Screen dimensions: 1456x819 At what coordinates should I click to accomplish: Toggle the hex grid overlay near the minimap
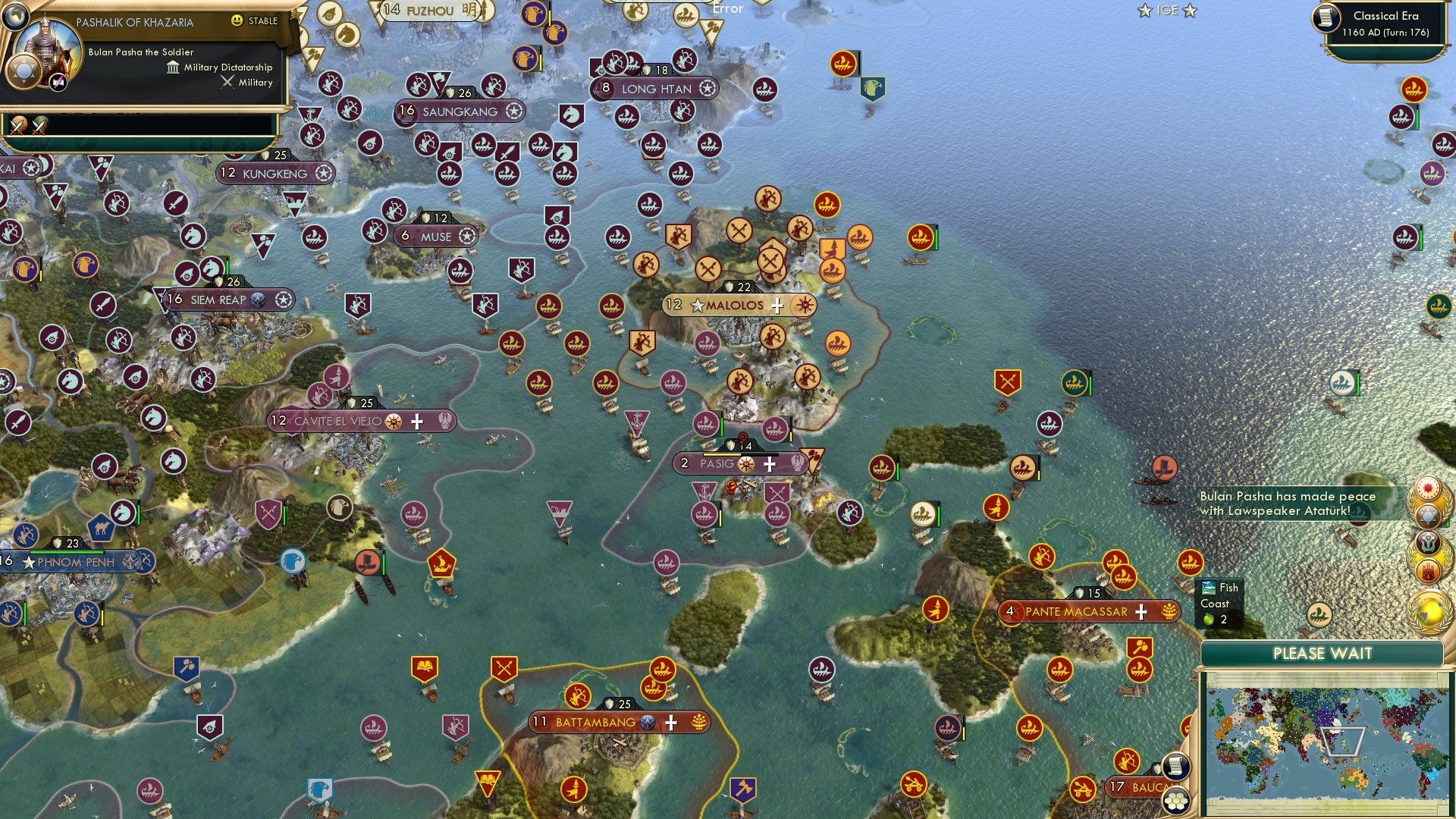tap(1176, 802)
